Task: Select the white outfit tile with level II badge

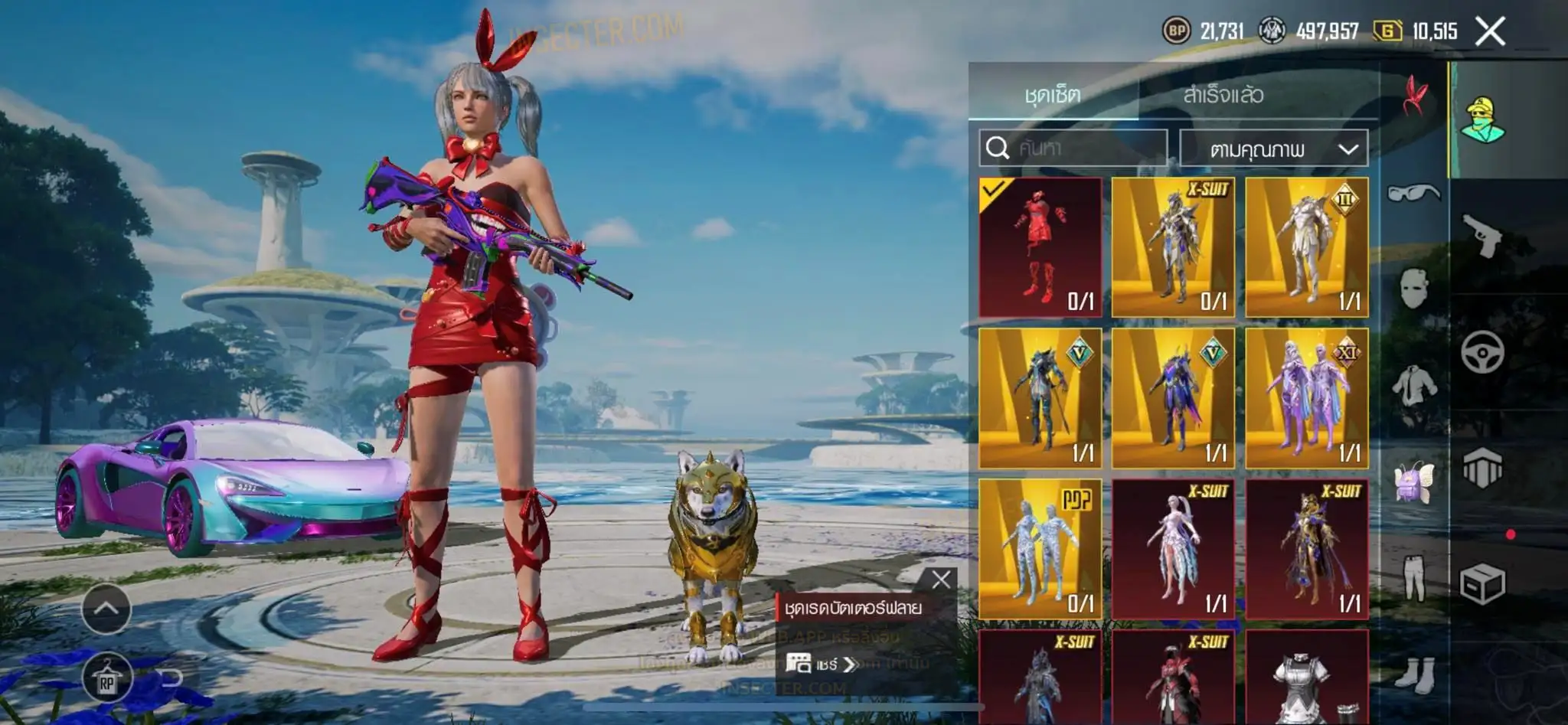Action: click(x=1306, y=247)
